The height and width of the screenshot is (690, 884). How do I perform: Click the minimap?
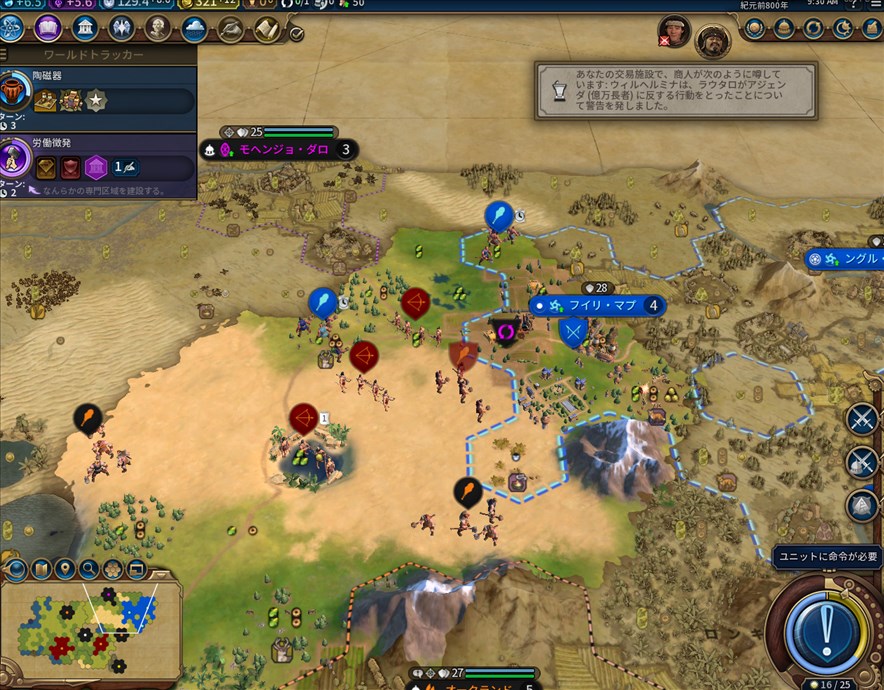coord(90,630)
